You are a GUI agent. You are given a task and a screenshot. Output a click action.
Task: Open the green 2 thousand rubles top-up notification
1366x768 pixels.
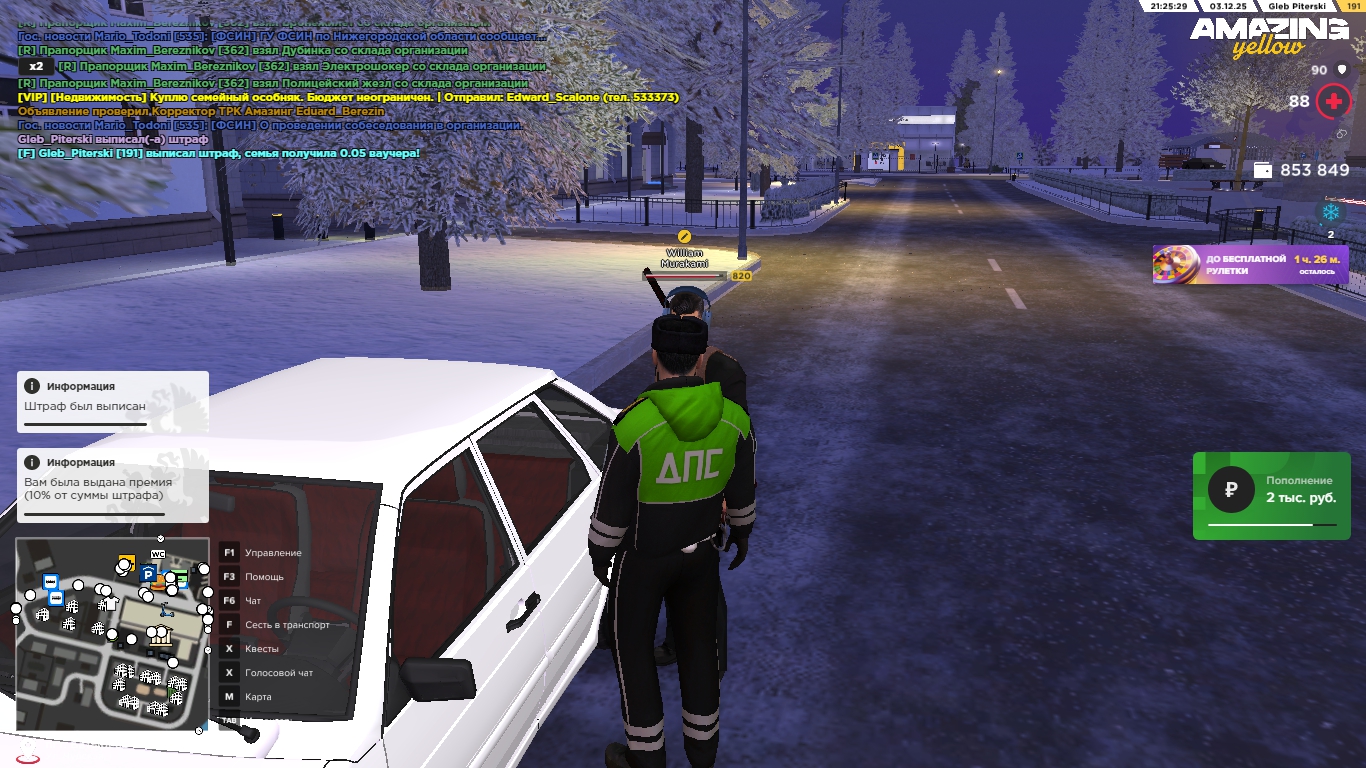point(1271,495)
